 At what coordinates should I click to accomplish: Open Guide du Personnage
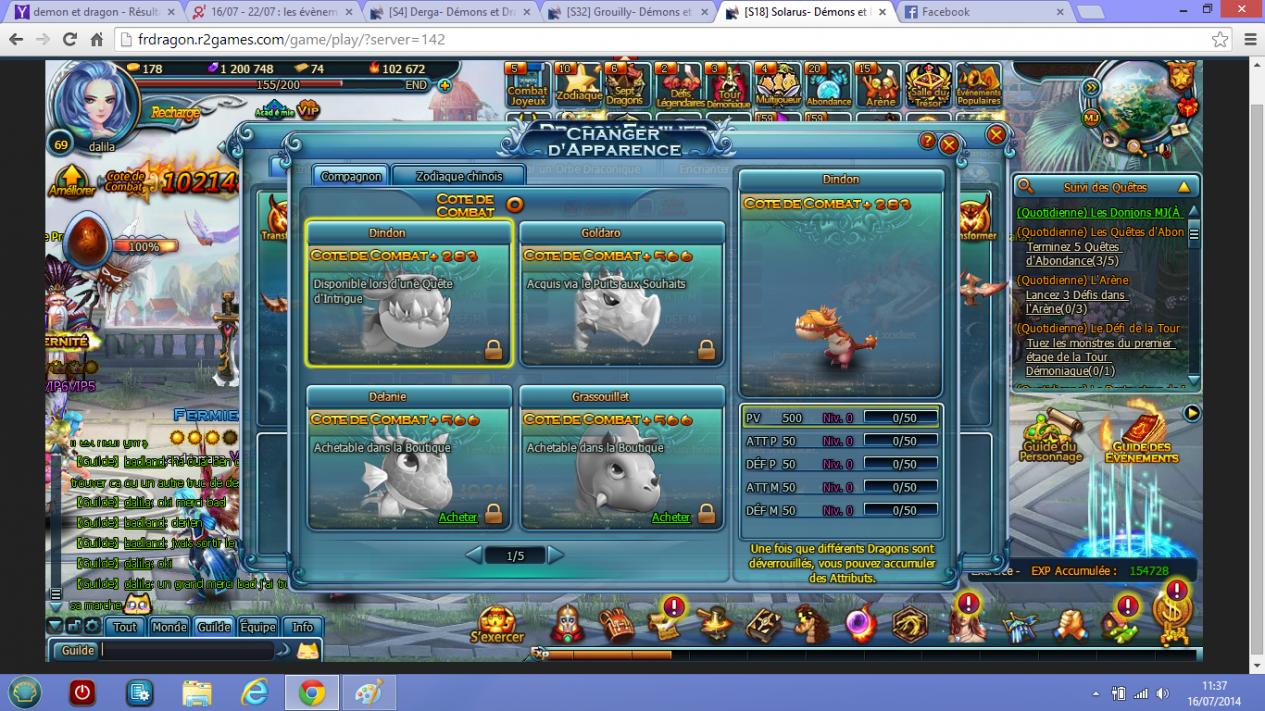coord(1050,439)
